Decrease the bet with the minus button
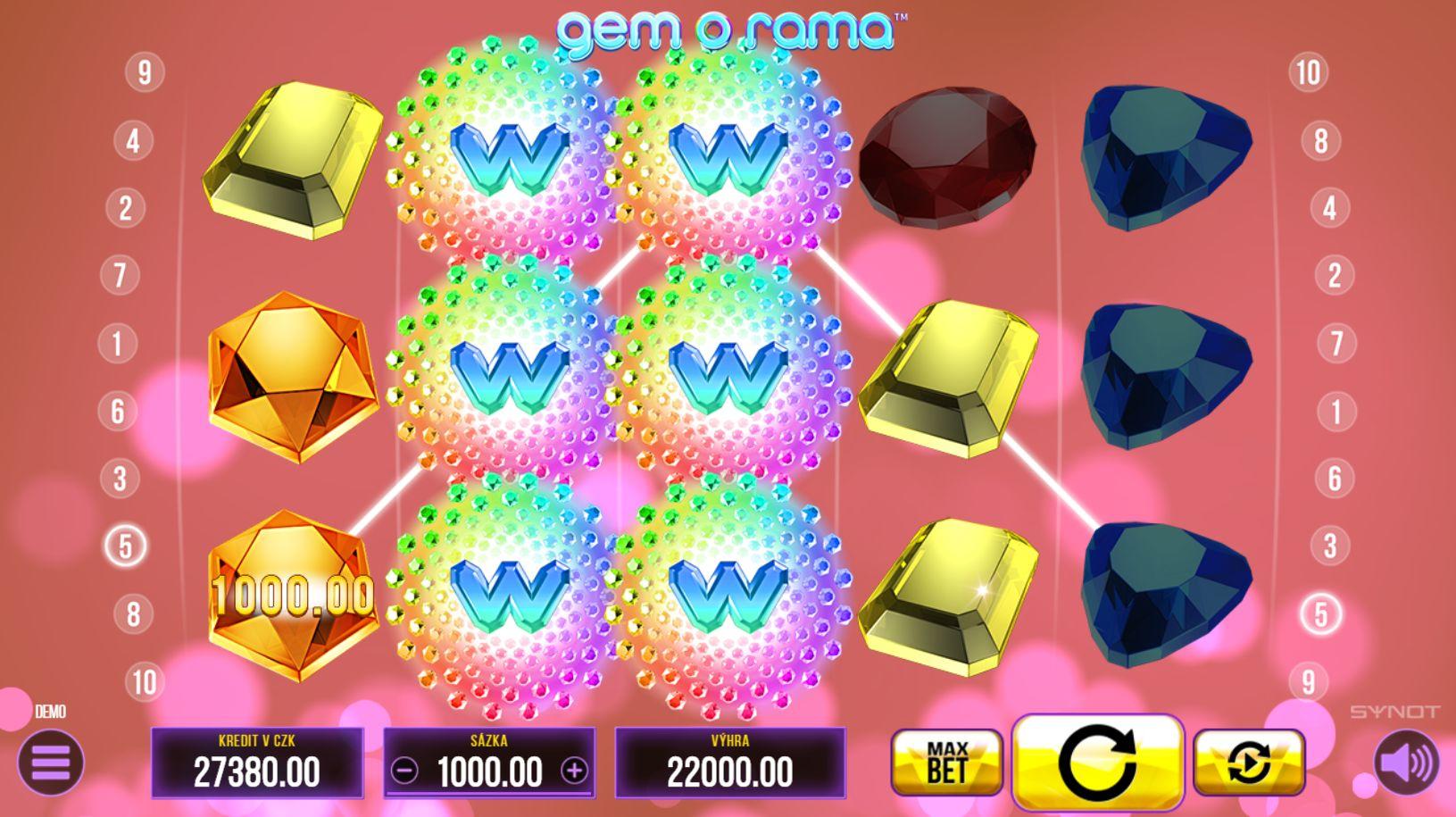Image resolution: width=1456 pixels, height=817 pixels. [x=404, y=771]
